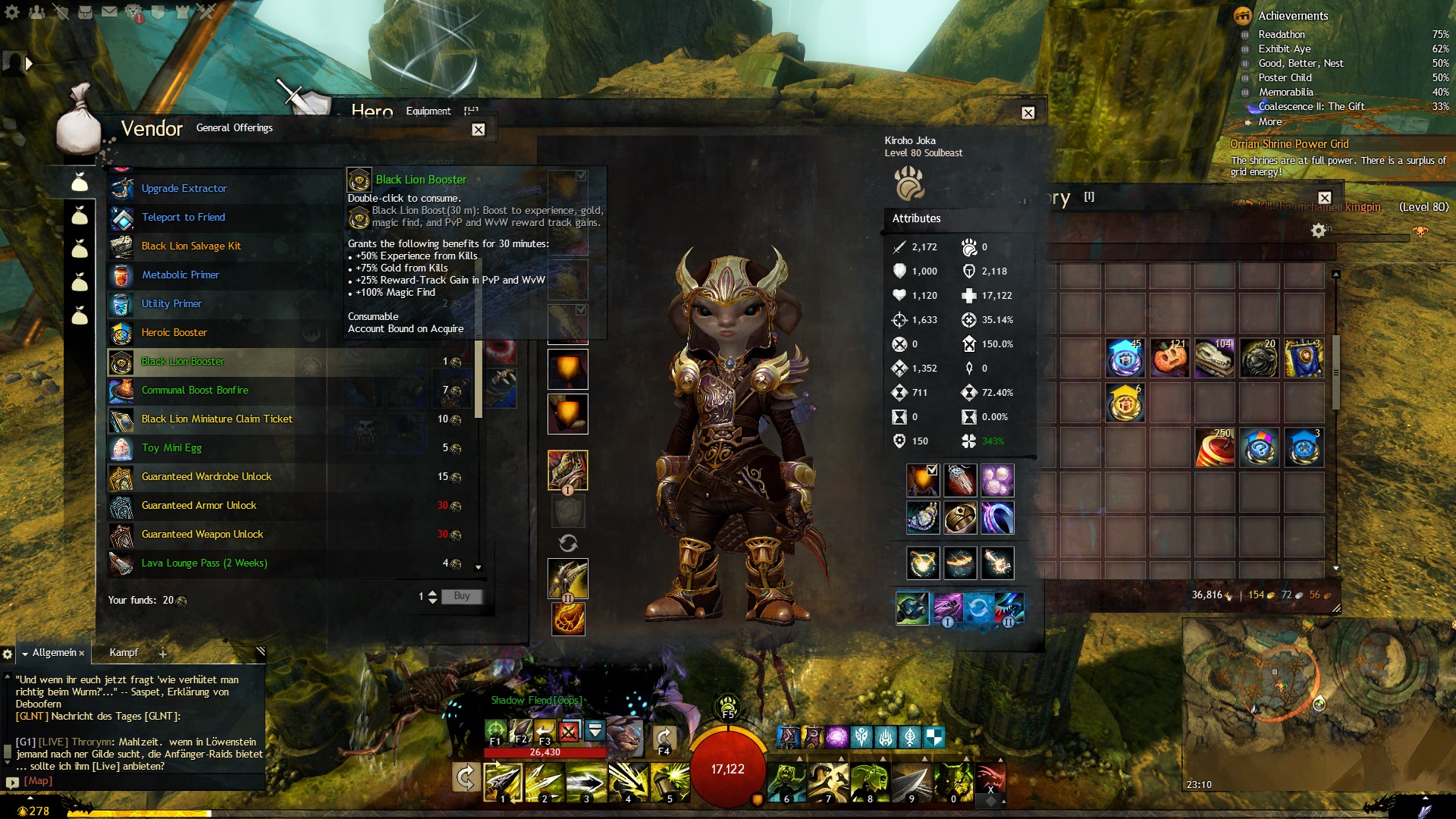Image resolution: width=1456 pixels, height=819 pixels.
Task: Choose Black Lion Miniature Claim Ticket
Action: click(x=217, y=419)
